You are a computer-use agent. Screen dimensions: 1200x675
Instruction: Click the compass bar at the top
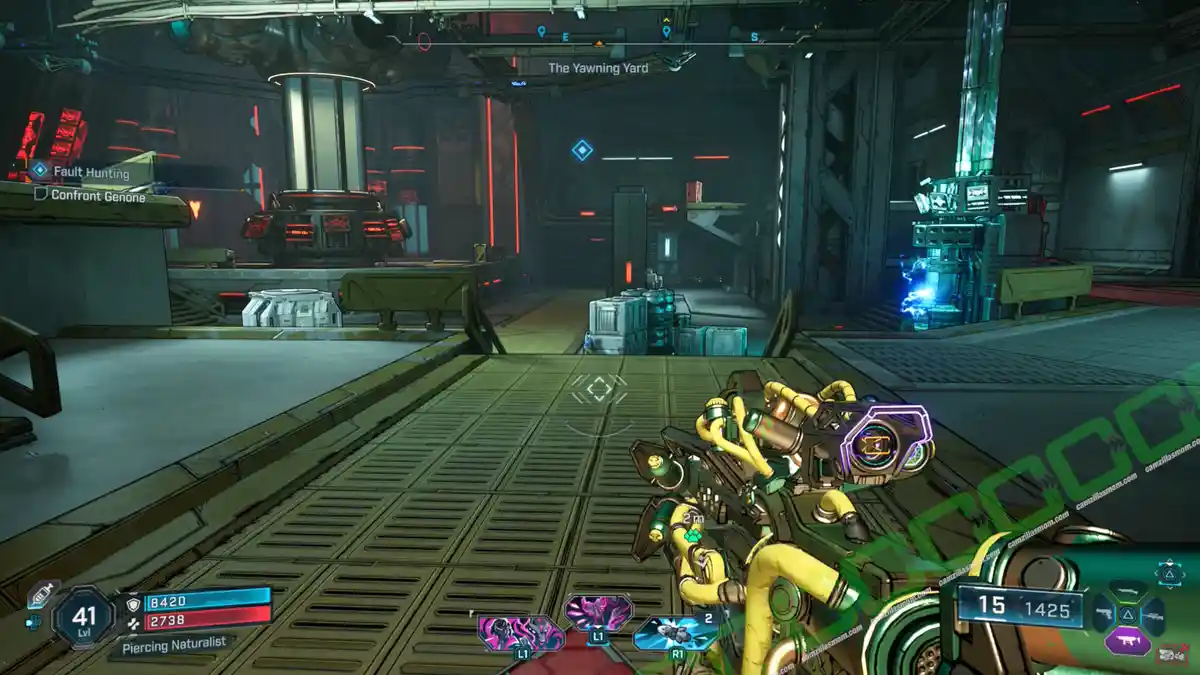598,42
